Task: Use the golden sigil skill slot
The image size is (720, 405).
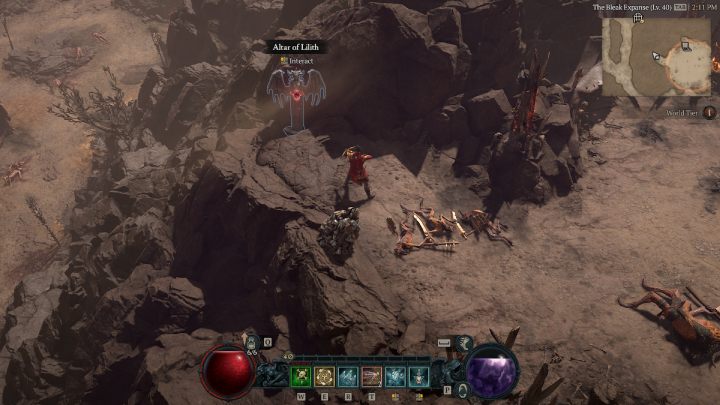Action: click(324, 376)
